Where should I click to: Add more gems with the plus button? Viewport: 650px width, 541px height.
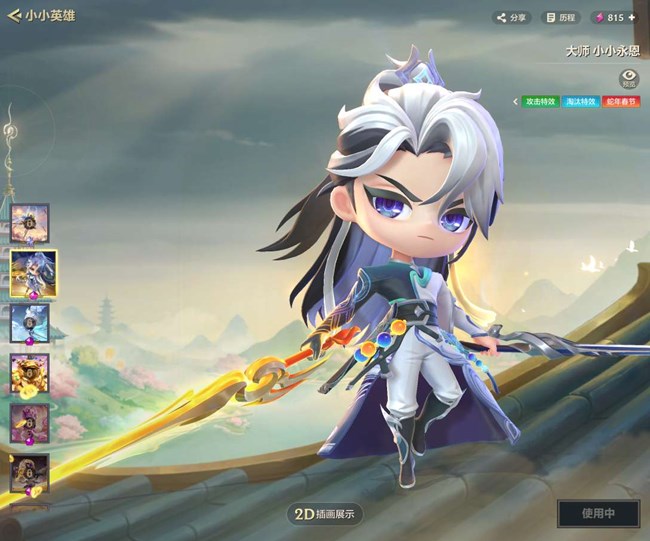pos(631,17)
